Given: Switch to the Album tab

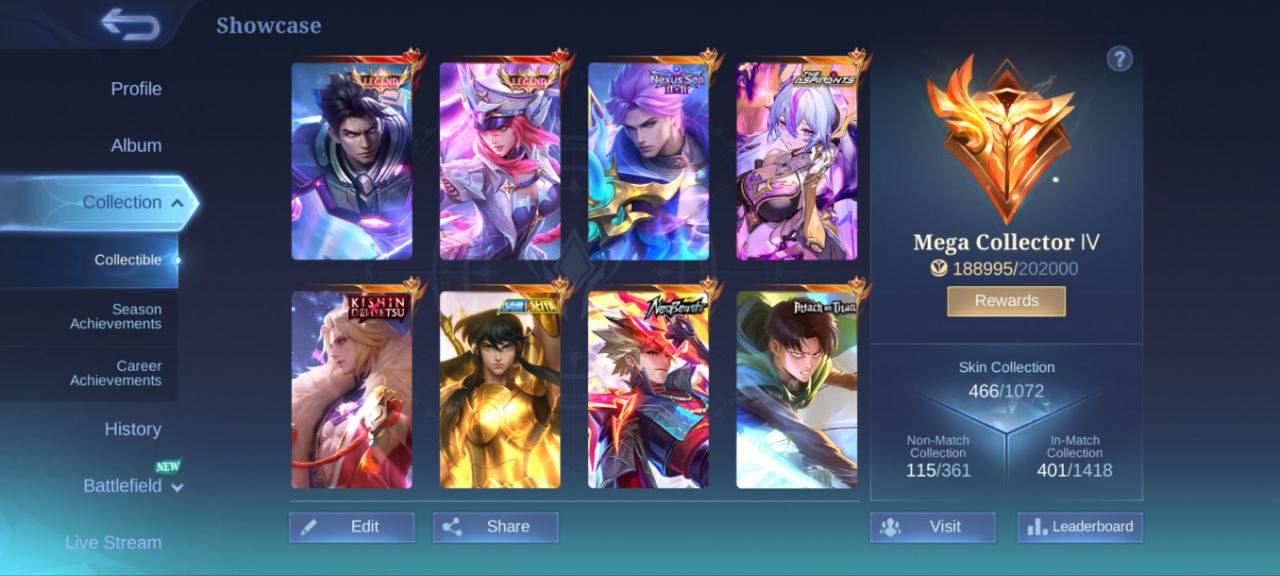Looking at the screenshot, I should (x=136, y=146).
